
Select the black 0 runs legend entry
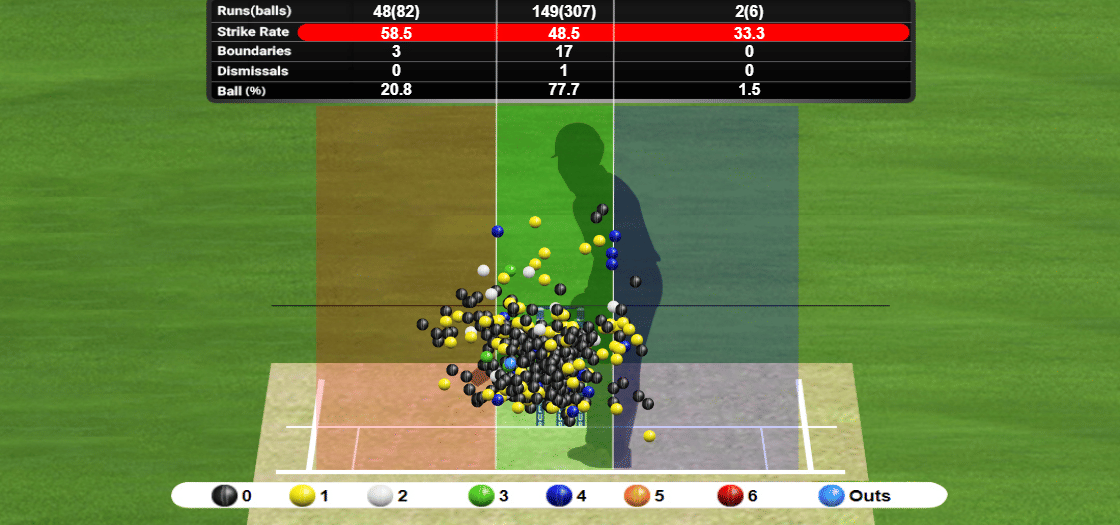[x=225, y=495]
